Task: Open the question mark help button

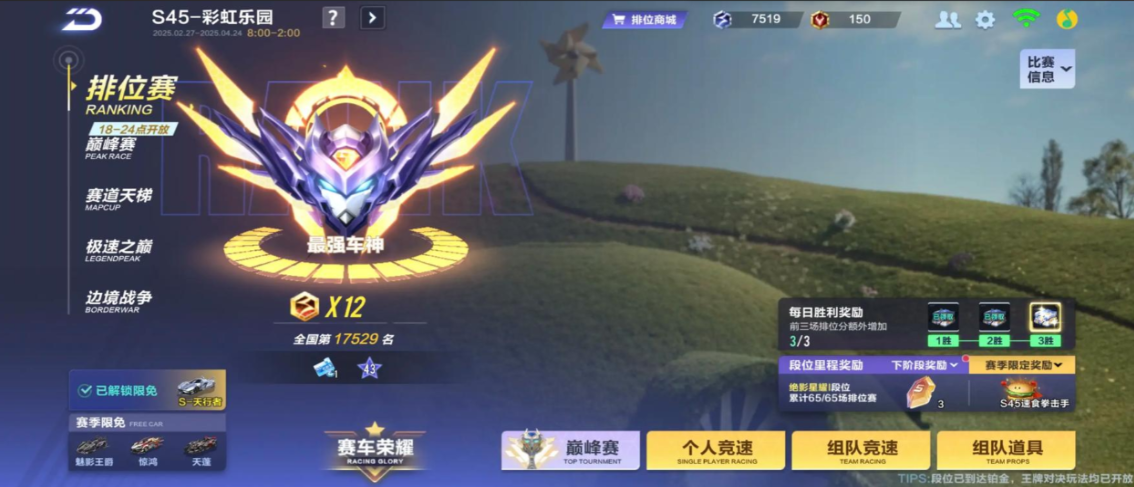Action: 334,17
